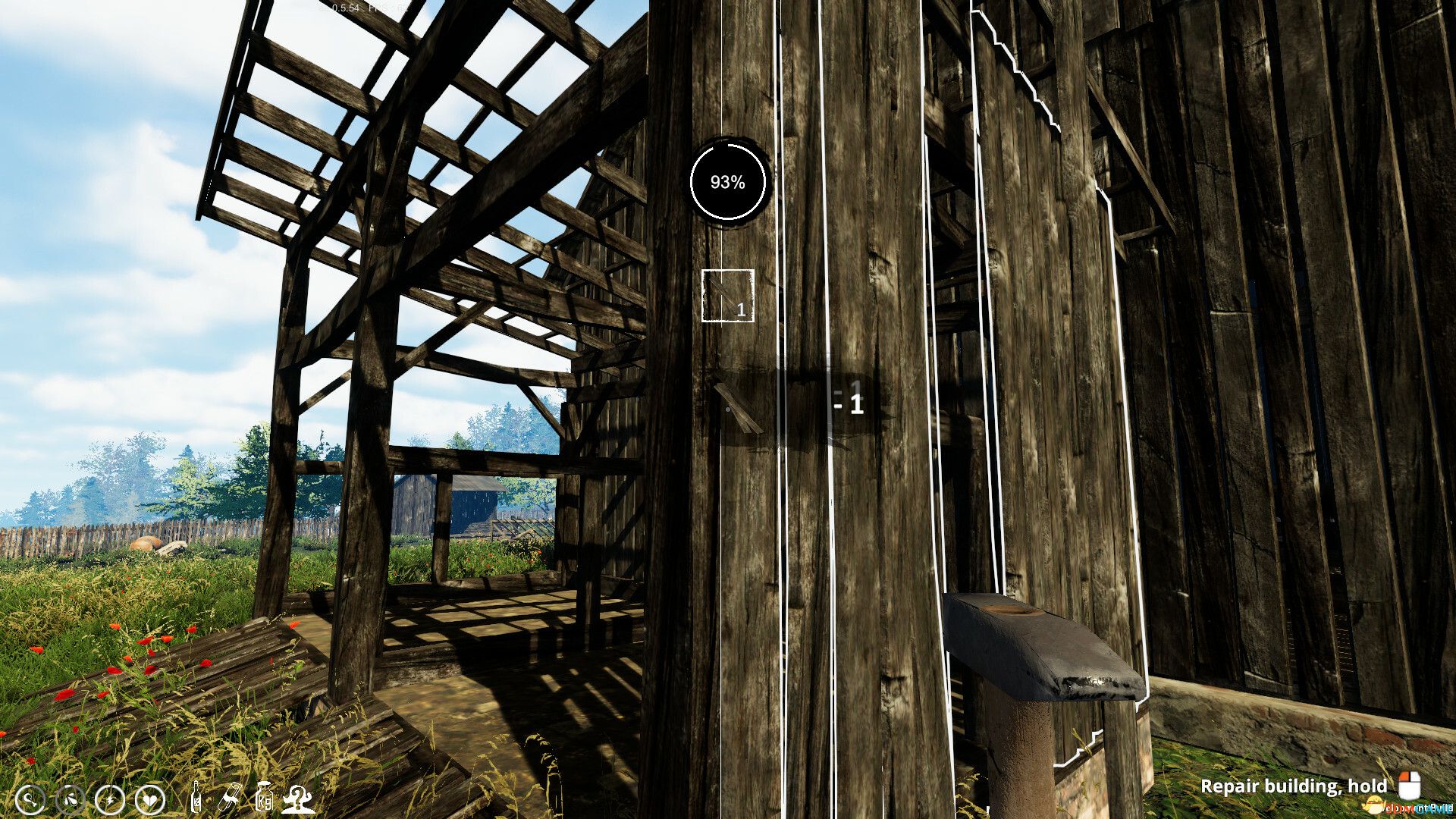This screenshot has width=1456, height=819.
Task: Select the FPS counter readout
Action: point(388,8)
